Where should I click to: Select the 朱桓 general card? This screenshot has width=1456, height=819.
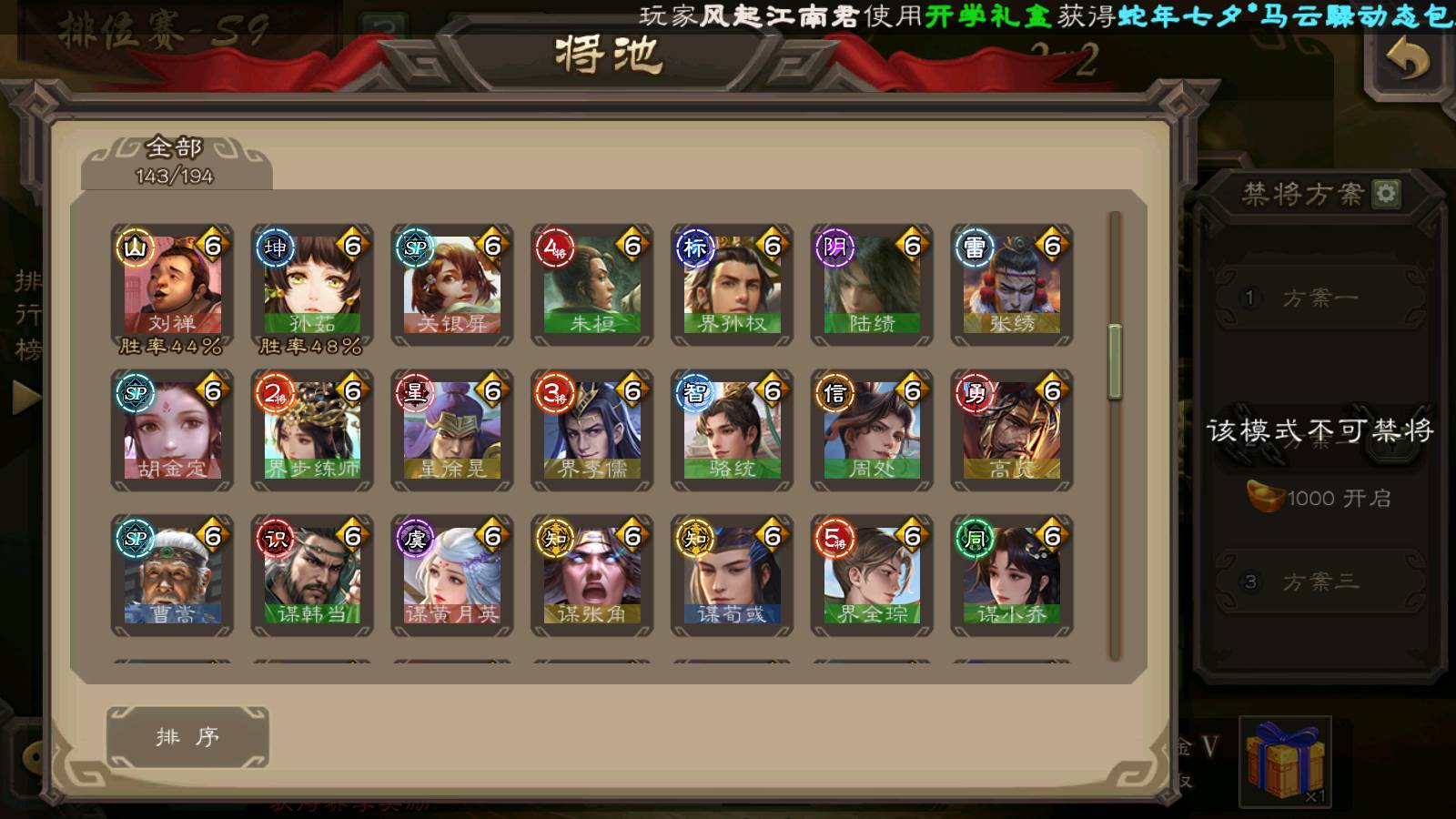(592, 287)
